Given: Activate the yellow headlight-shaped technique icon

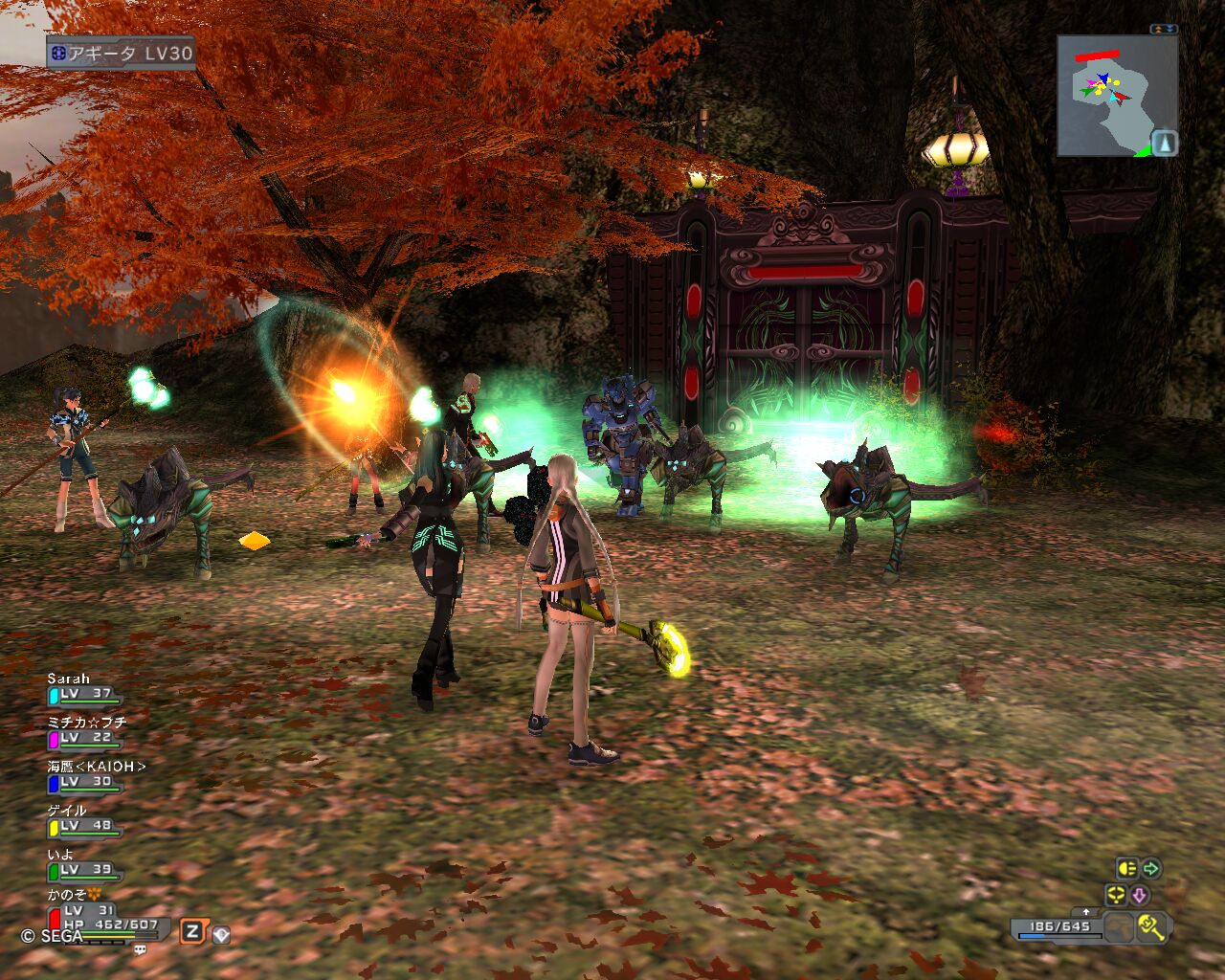Looking at the screenshot, I should pos(1126,869).
